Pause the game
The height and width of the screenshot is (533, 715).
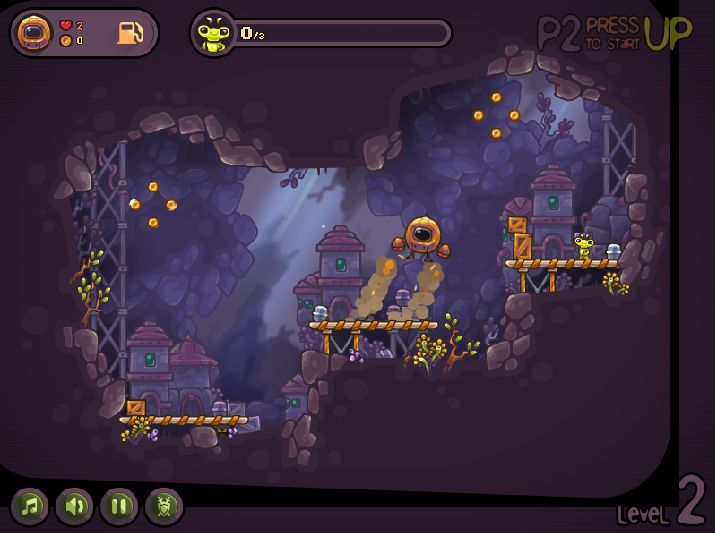(x=119, y=506)
